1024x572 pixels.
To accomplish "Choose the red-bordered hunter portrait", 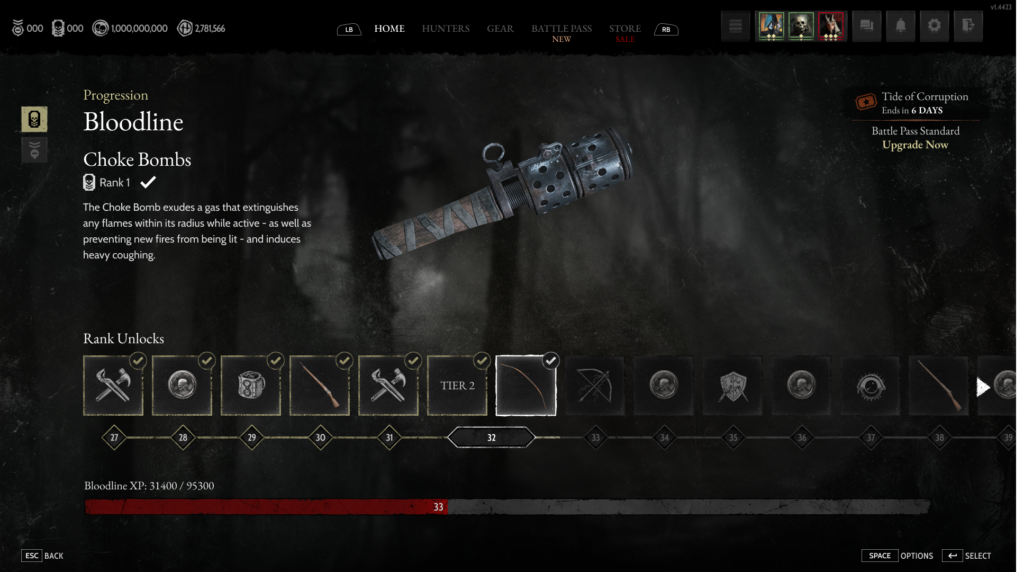I will coord(832,26).
